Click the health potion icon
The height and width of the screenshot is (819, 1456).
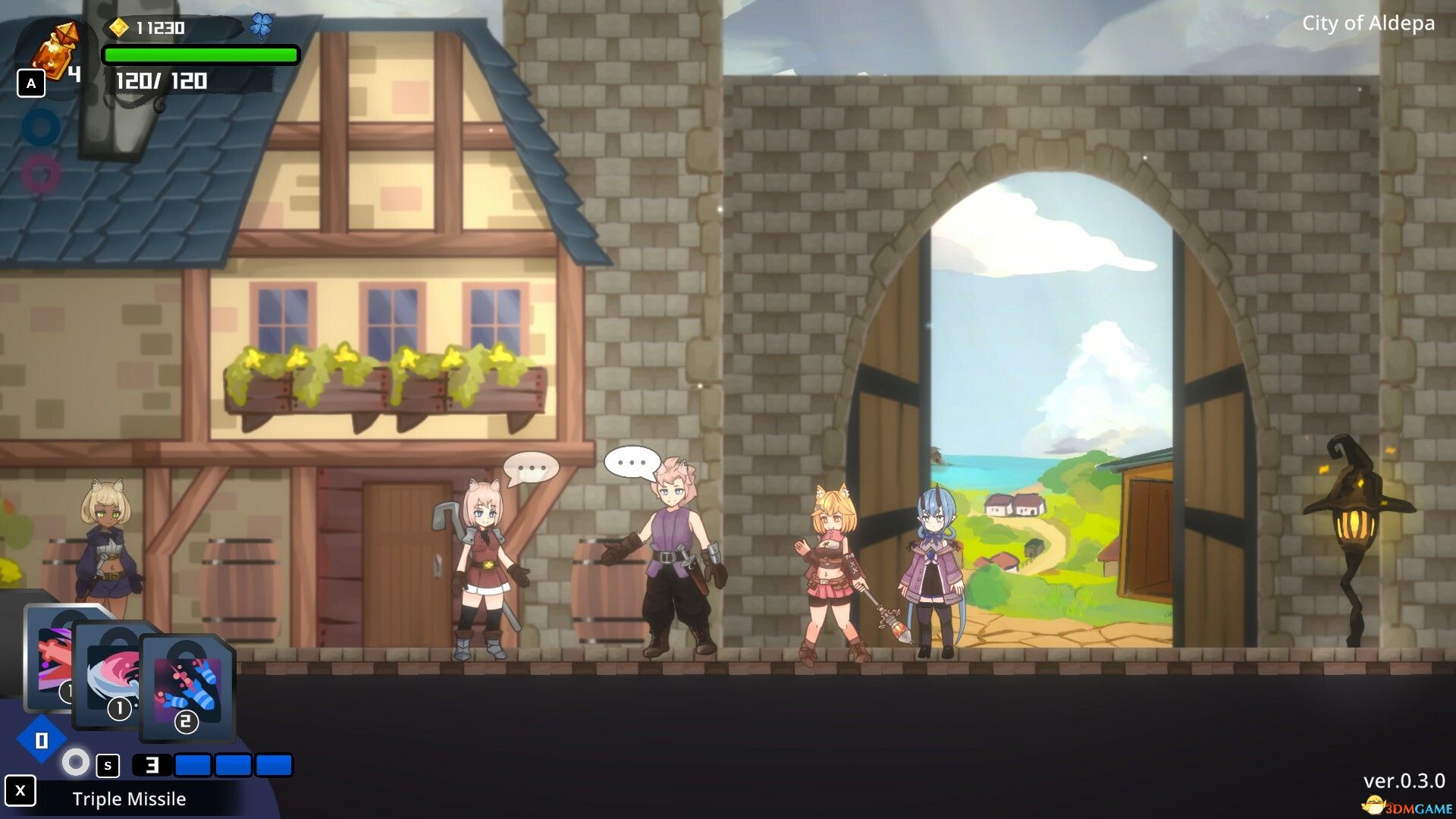point(57,45)
